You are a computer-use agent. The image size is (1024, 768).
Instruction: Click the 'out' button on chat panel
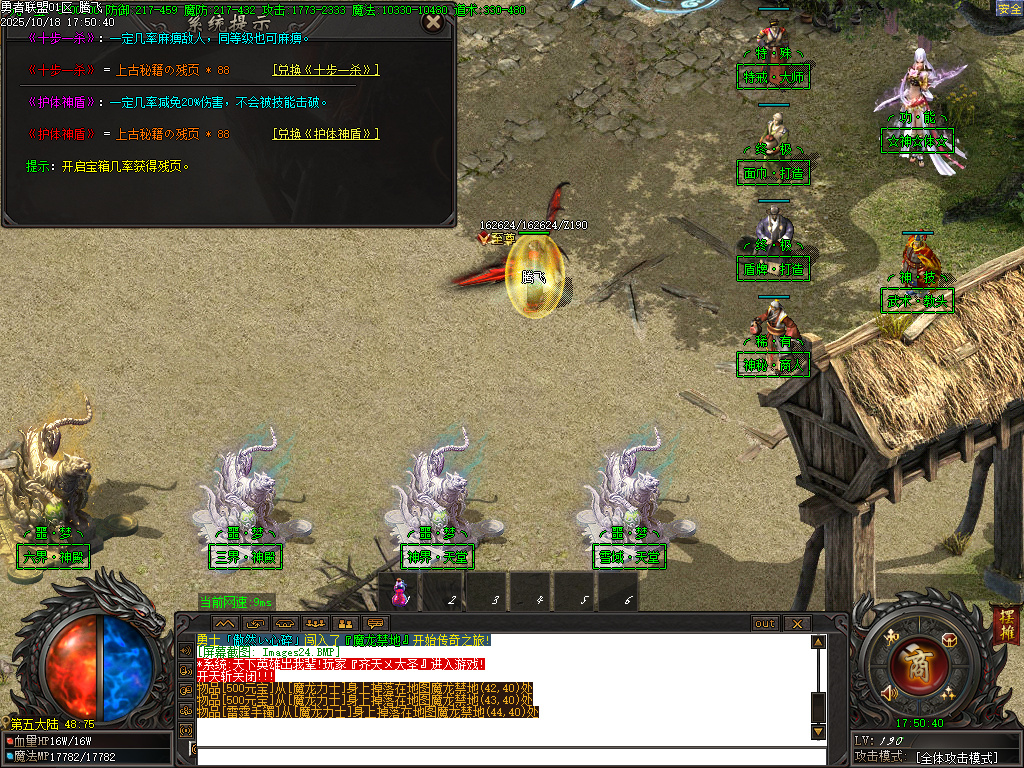(x=765, y=624)
